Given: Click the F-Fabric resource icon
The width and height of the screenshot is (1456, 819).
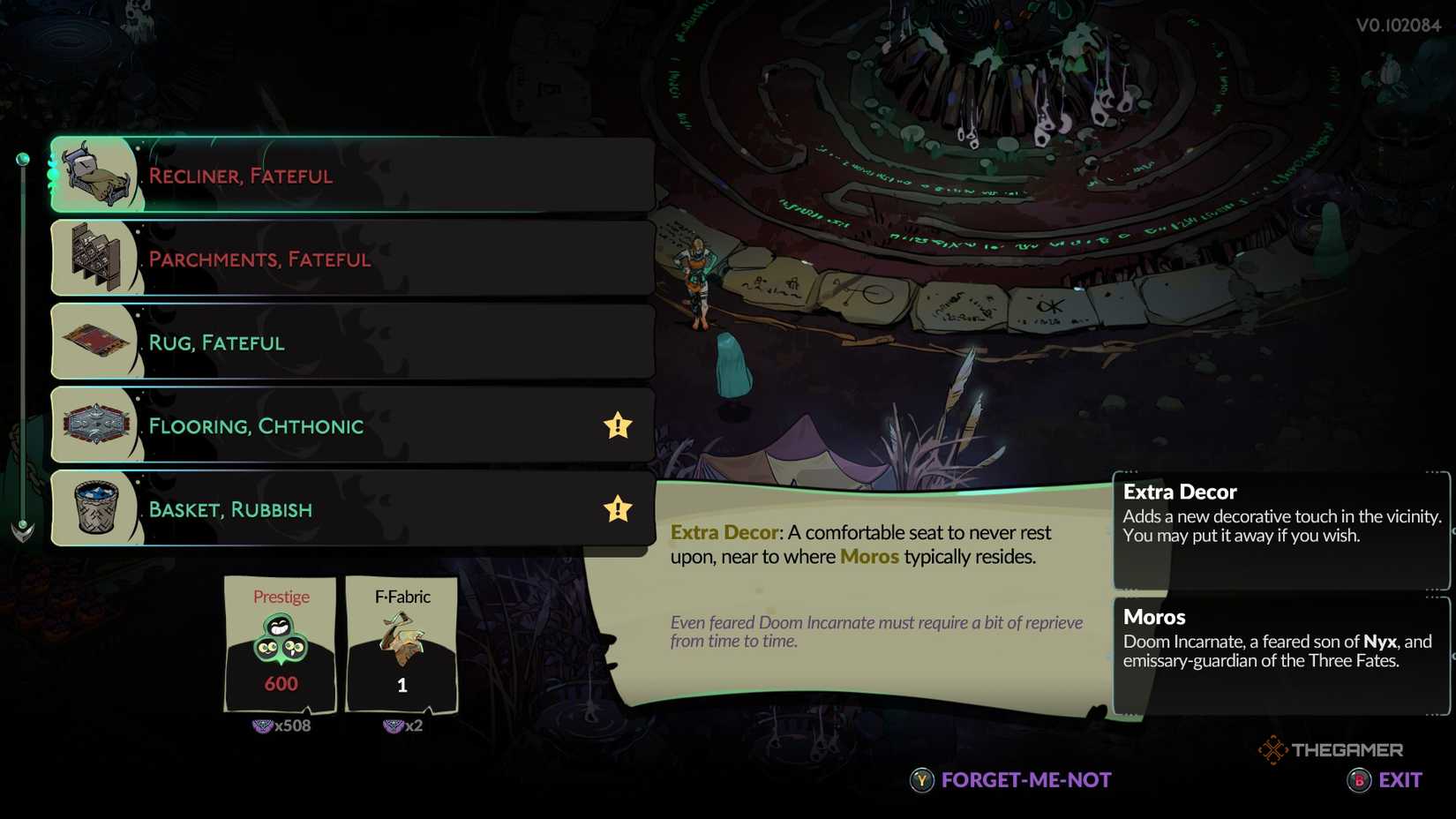Looking at the screenshot, I should (x=401, y=635).
